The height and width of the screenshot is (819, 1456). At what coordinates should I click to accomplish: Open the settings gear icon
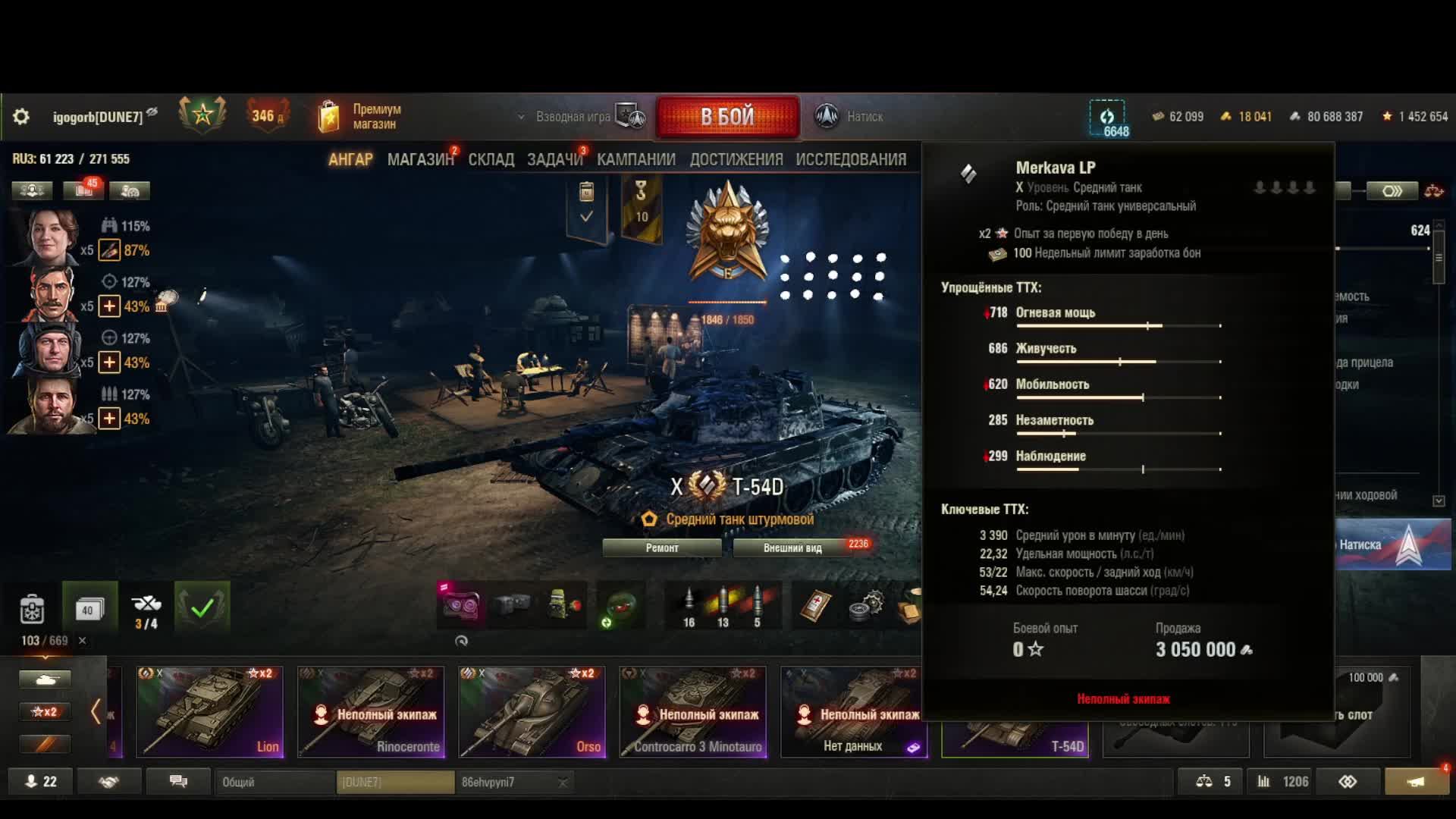tap(21, 117)
